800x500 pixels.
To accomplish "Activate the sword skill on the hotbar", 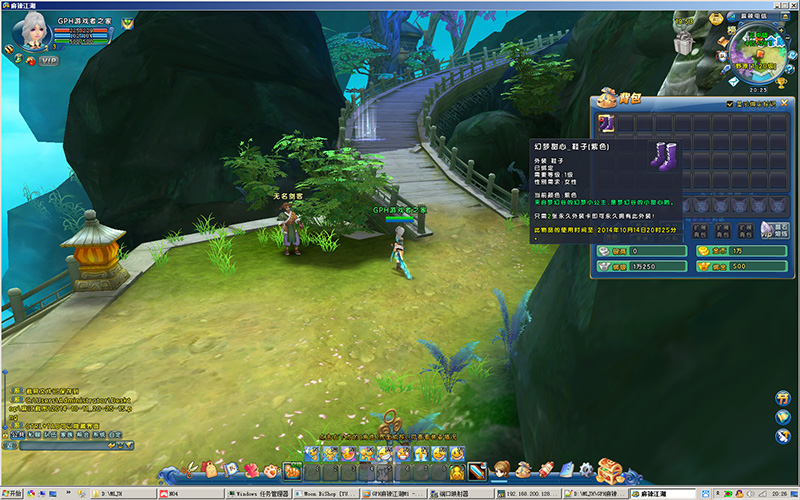I will tap(477, 470).
